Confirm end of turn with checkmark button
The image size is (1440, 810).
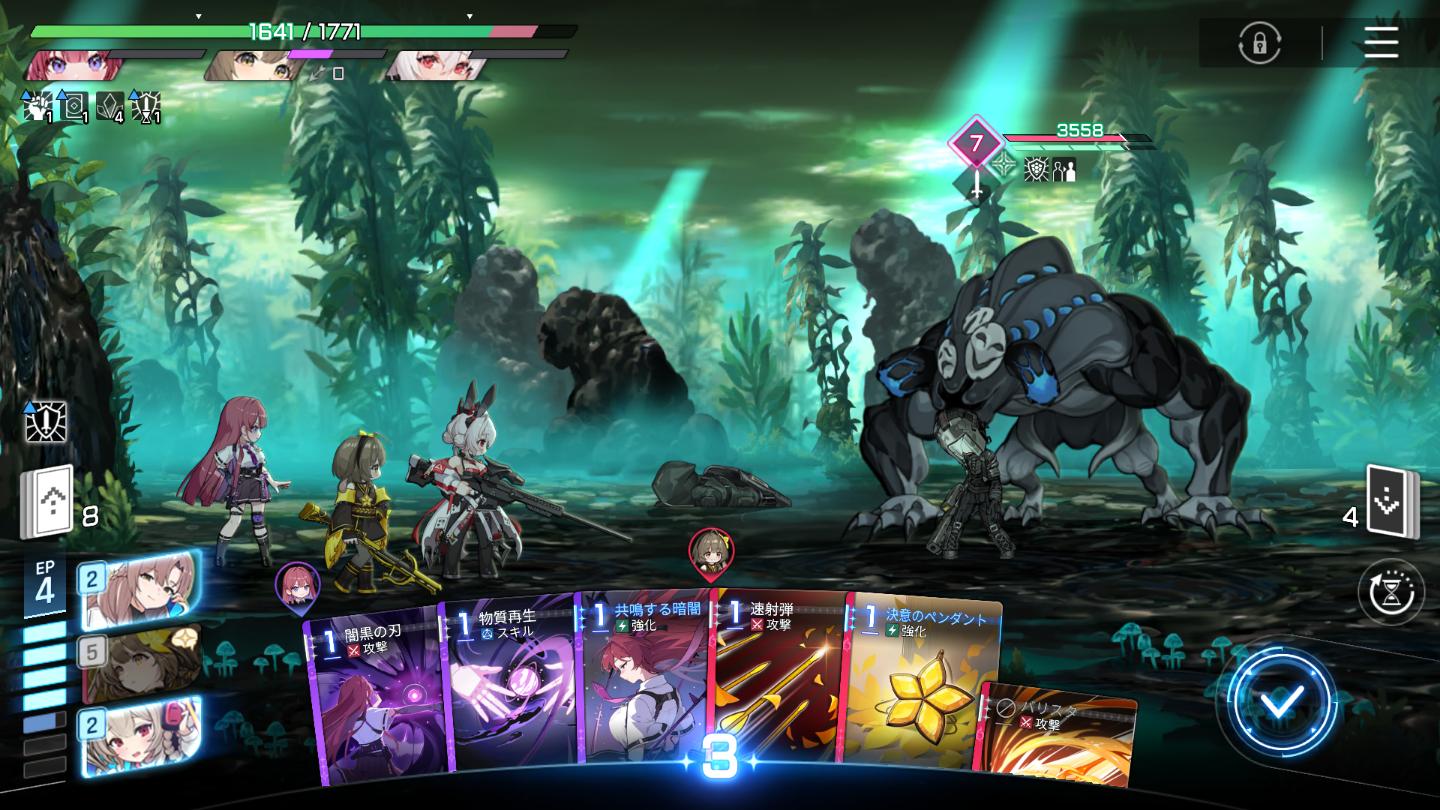pyautogui.click(x=1281, y=703)
